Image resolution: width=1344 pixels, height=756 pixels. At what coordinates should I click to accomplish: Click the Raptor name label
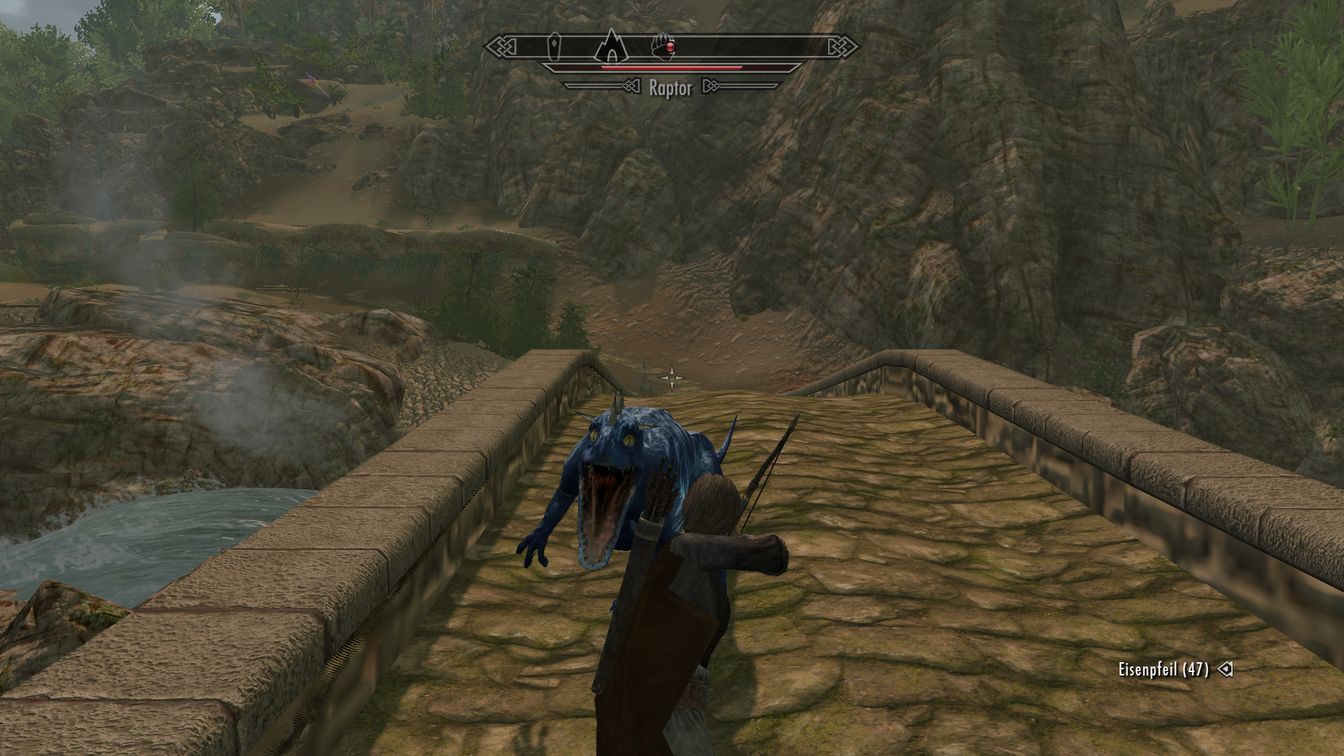670,87
